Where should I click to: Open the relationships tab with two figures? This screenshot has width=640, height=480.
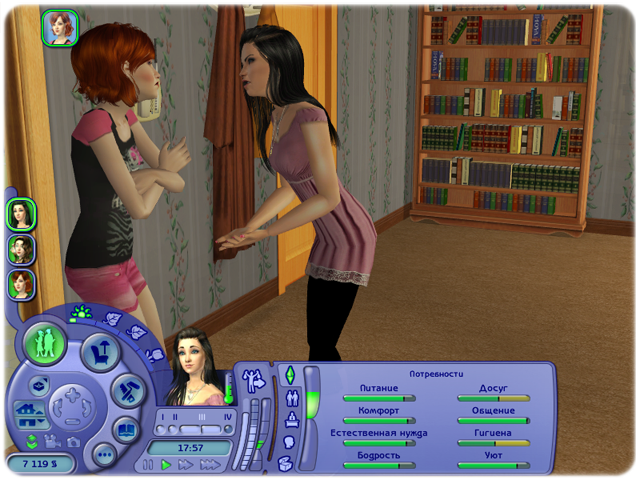290,397
